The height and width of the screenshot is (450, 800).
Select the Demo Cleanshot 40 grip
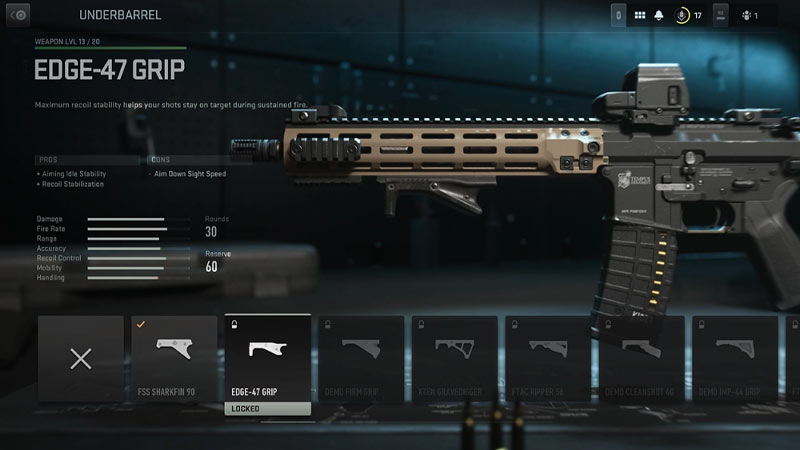(640, 358)
